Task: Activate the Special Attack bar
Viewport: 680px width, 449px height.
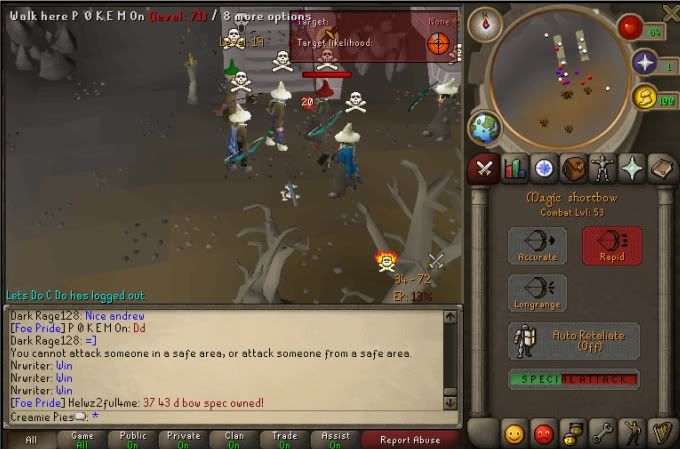Action: coord(574,380)
